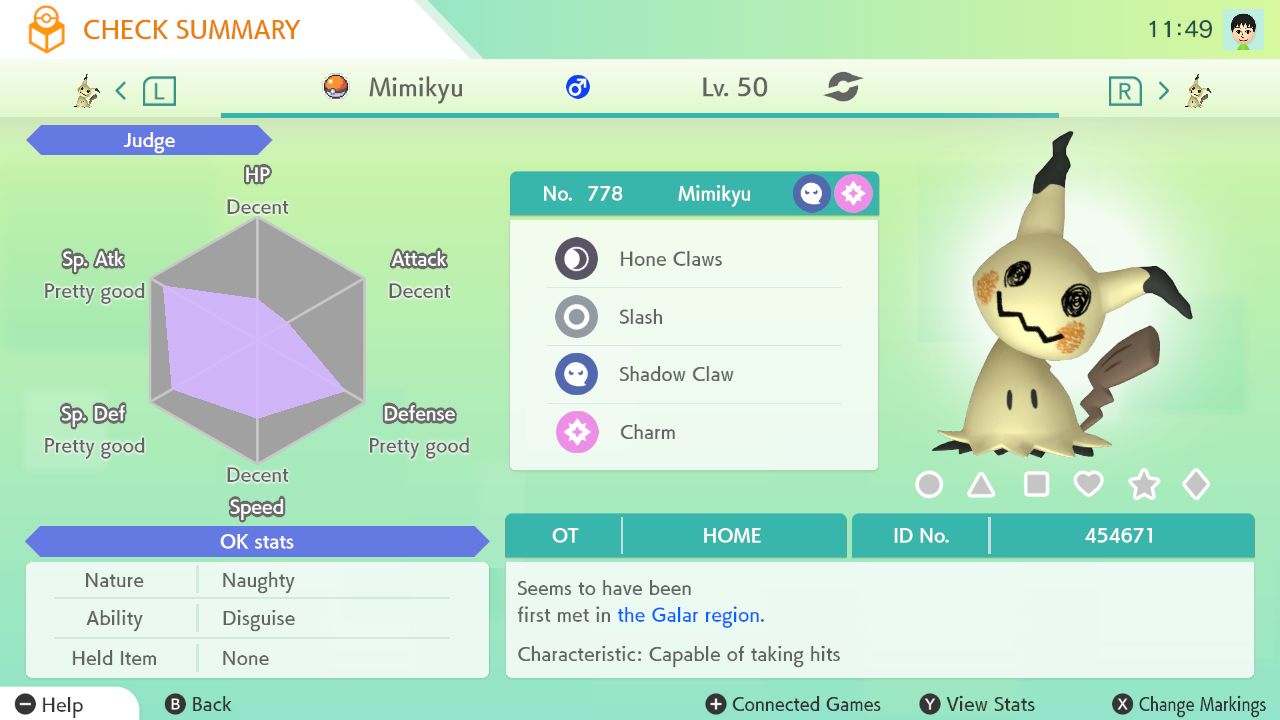Click the Judge label banner
1280x720 pixels.
pos(149,141)
